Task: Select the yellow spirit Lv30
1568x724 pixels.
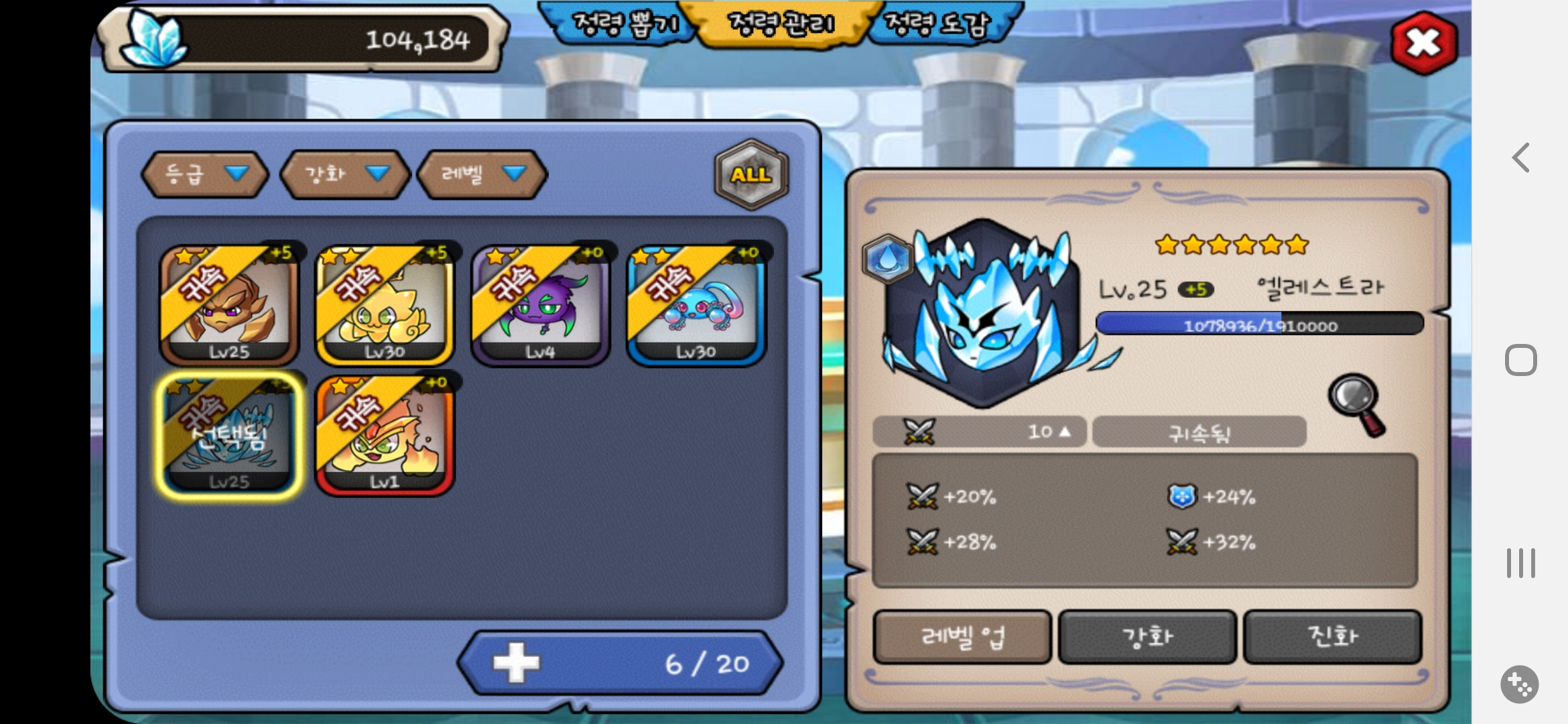Action: tap(385, 305)
